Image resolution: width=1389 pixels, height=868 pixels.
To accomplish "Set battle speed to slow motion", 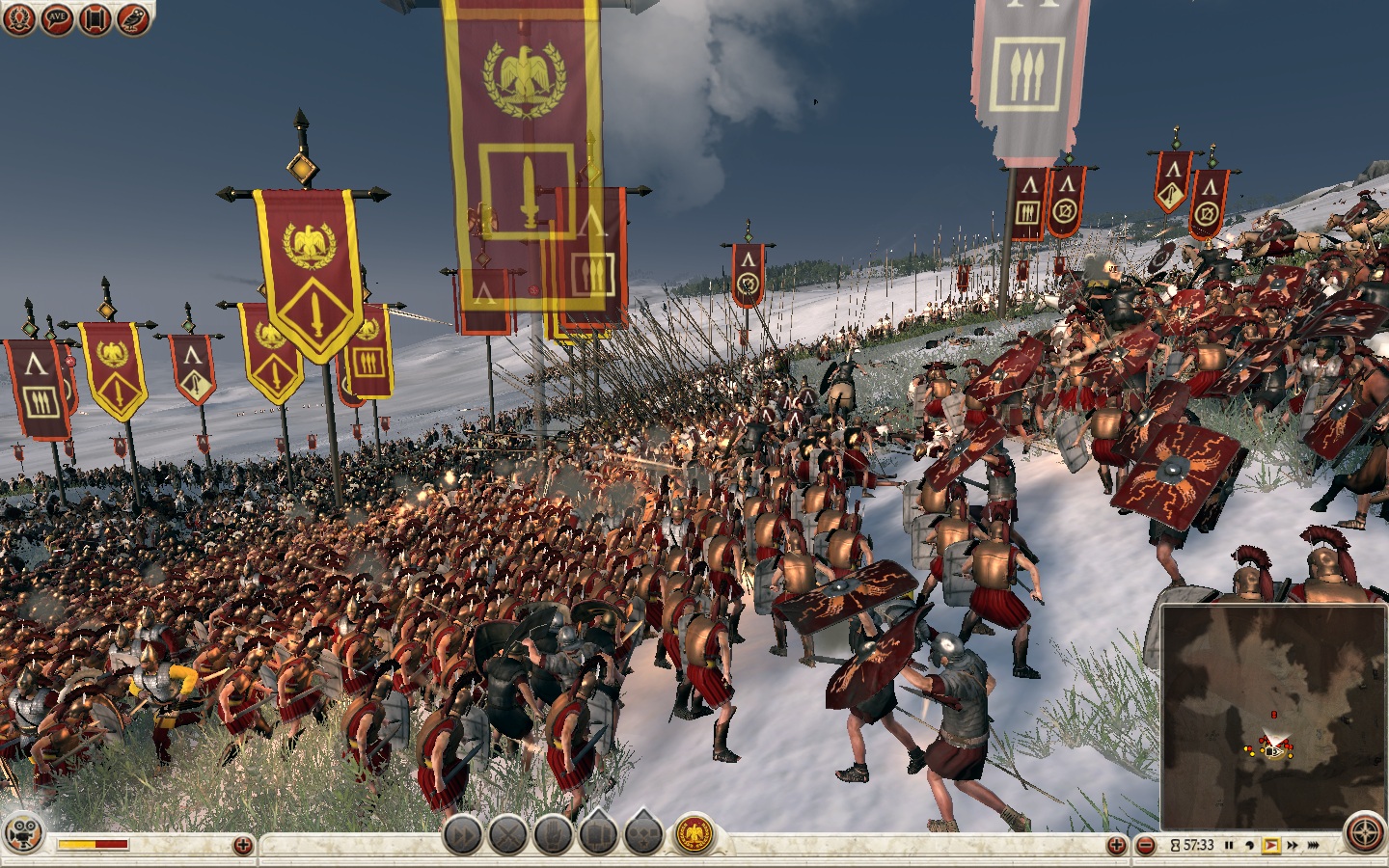I will pos(1249,846).
